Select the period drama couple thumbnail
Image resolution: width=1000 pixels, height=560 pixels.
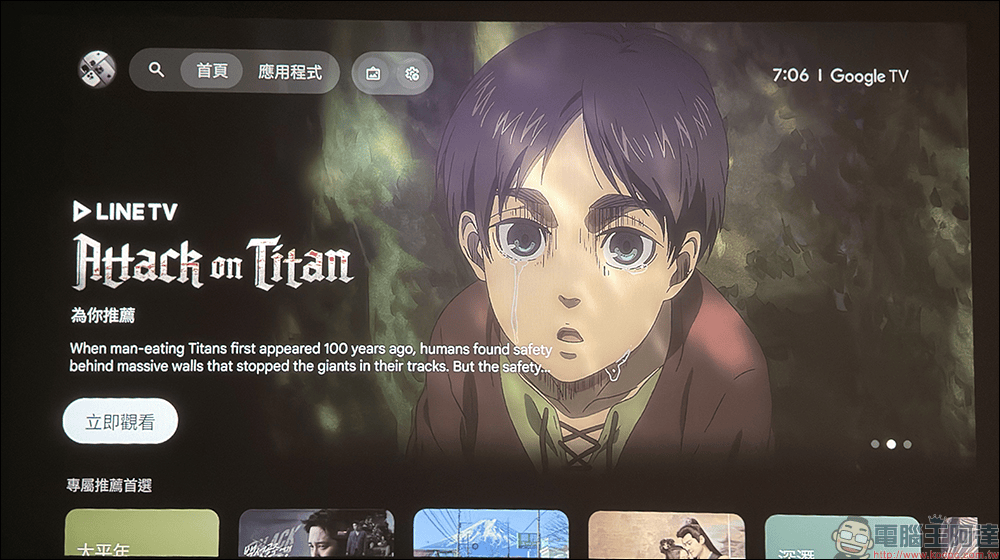click(x=666, y=536)
